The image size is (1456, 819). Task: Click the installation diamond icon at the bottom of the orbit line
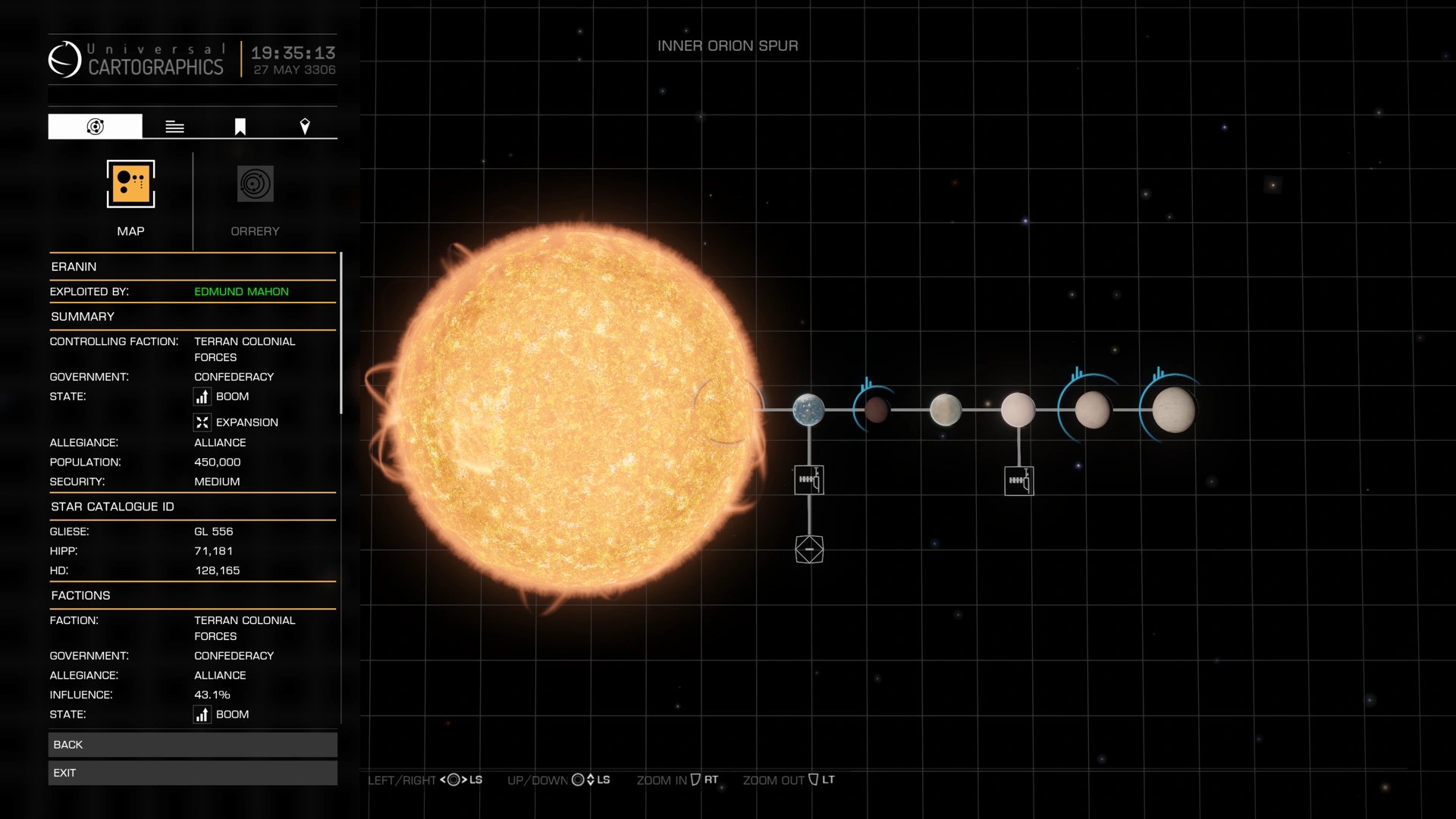pos(809,549)
